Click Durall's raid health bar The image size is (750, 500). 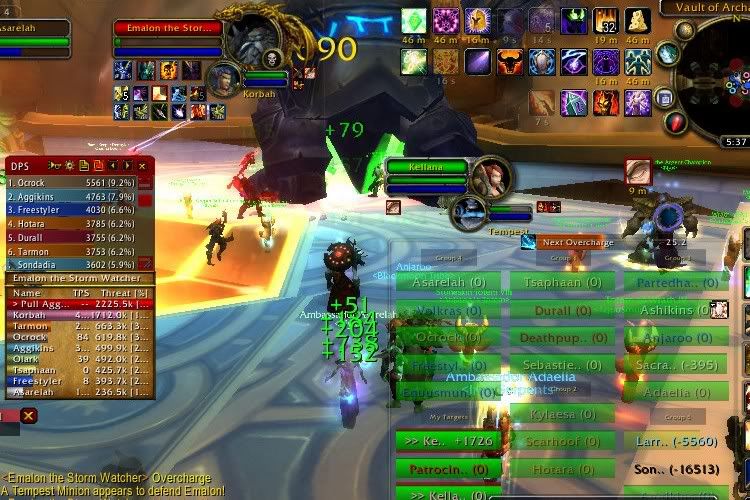[x=562, y=310]
